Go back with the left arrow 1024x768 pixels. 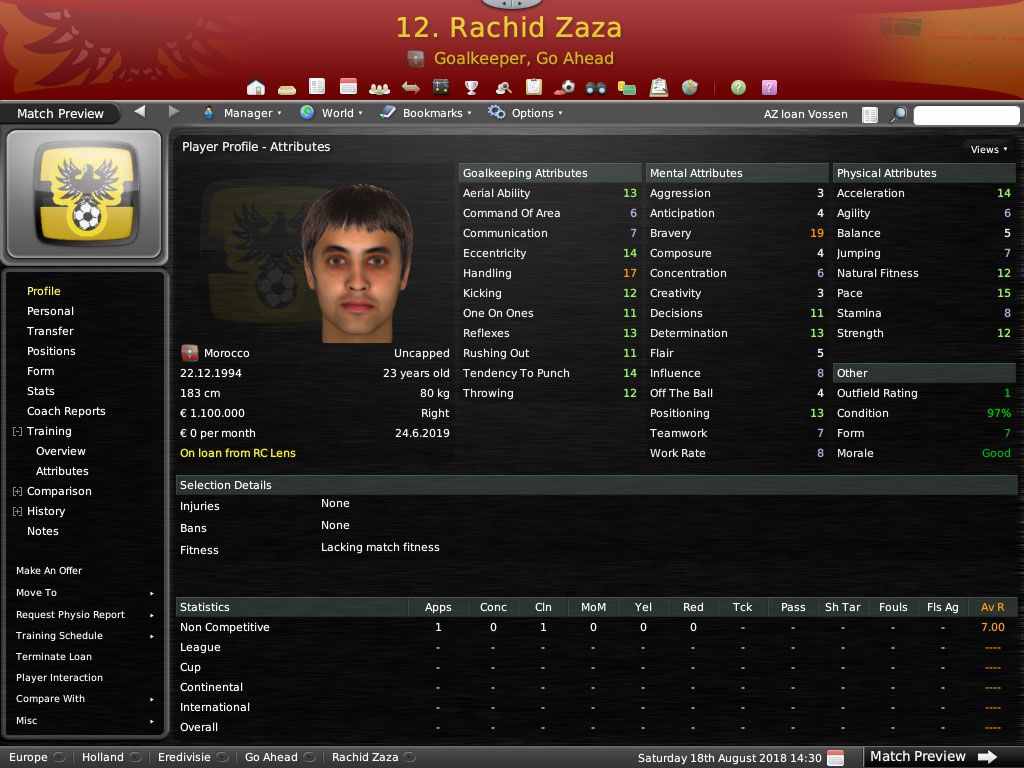click(140, 111)
